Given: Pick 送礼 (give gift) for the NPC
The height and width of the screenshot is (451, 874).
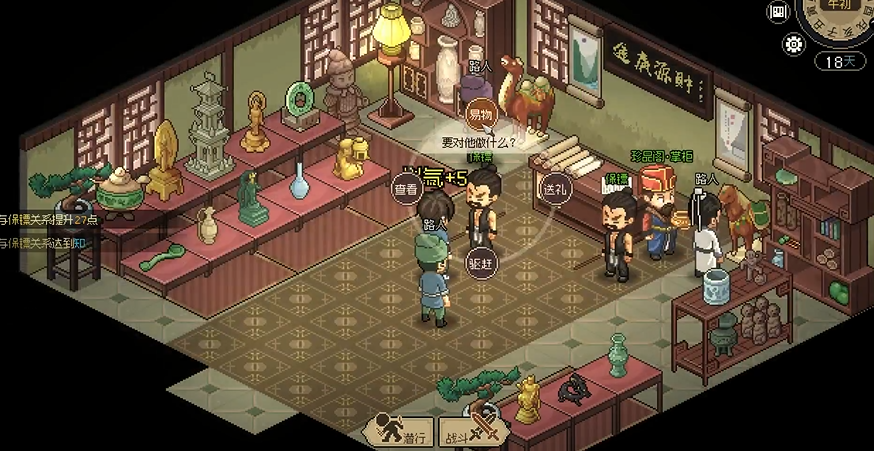Looking at the screenshot, I should click(555, 189).
